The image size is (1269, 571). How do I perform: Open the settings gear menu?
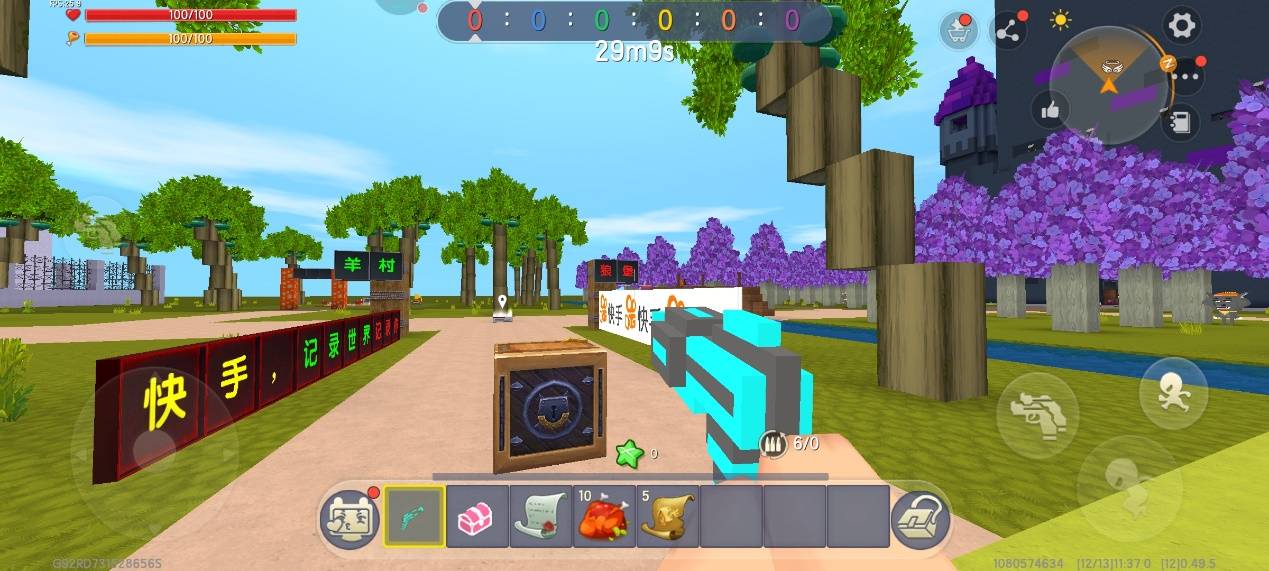point(1182,25)
